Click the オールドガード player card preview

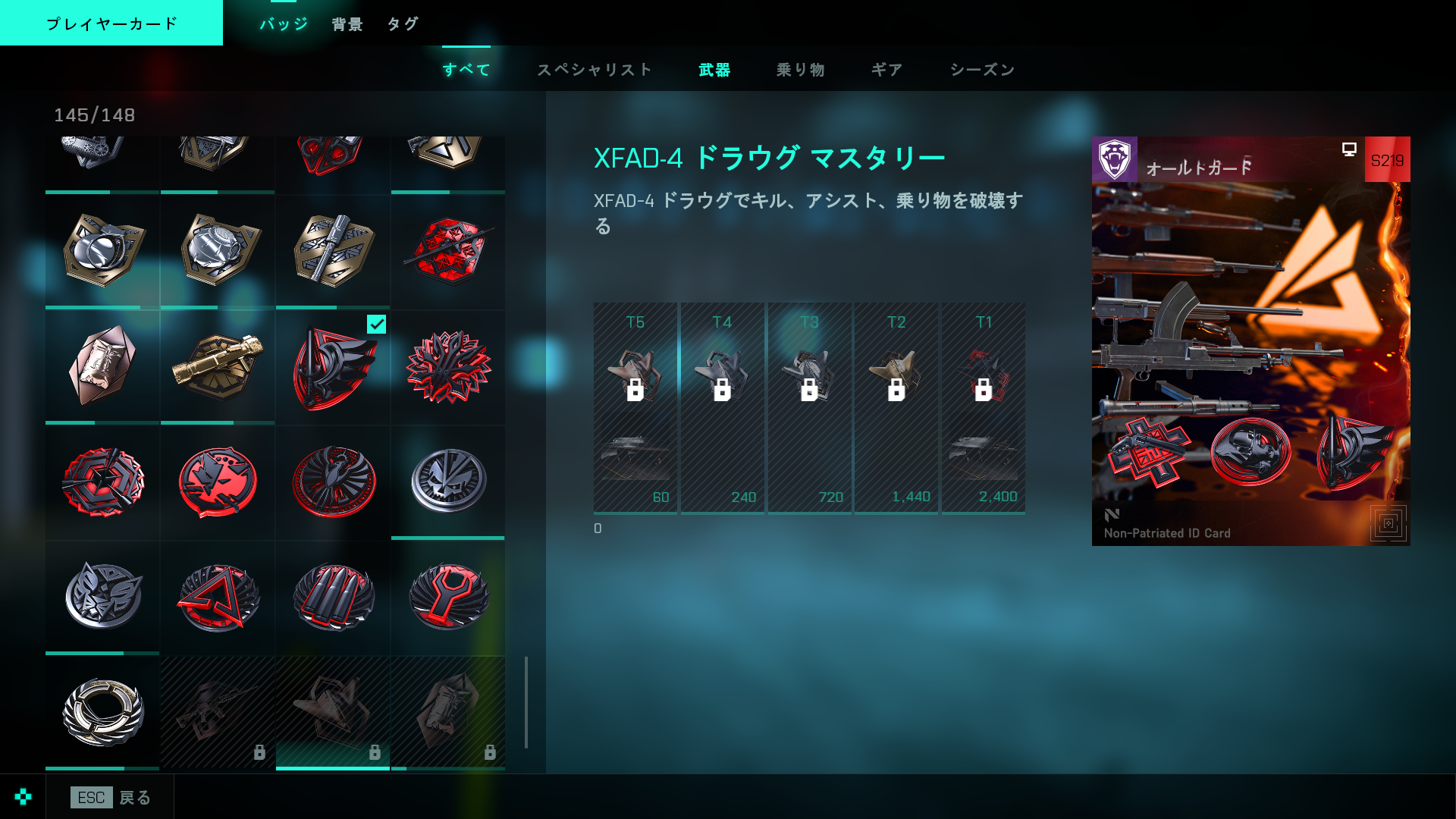(1250, 341)
